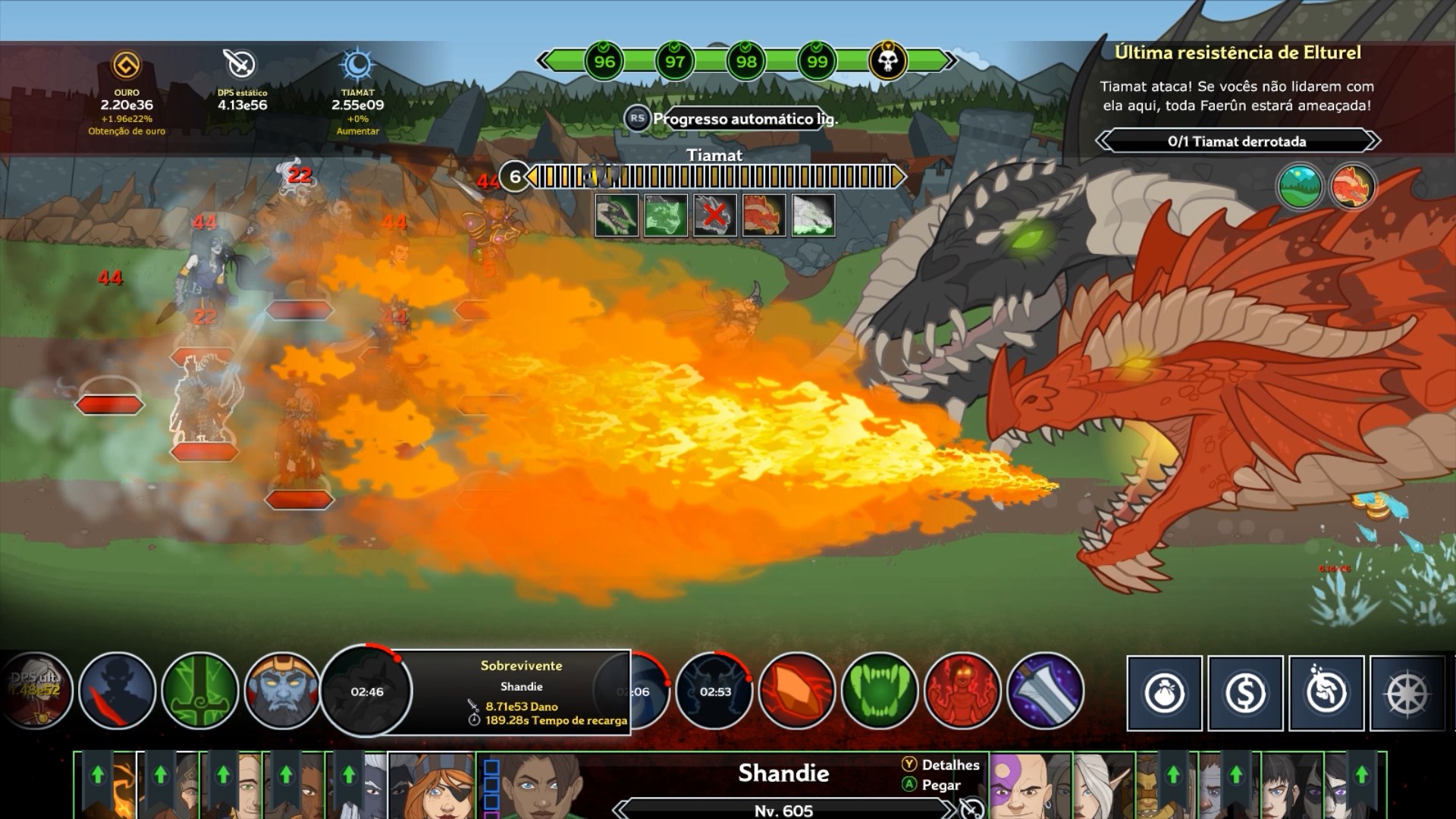Activate the red fiery figure ability
1456x819 pixels.
[x=962, y=691]
